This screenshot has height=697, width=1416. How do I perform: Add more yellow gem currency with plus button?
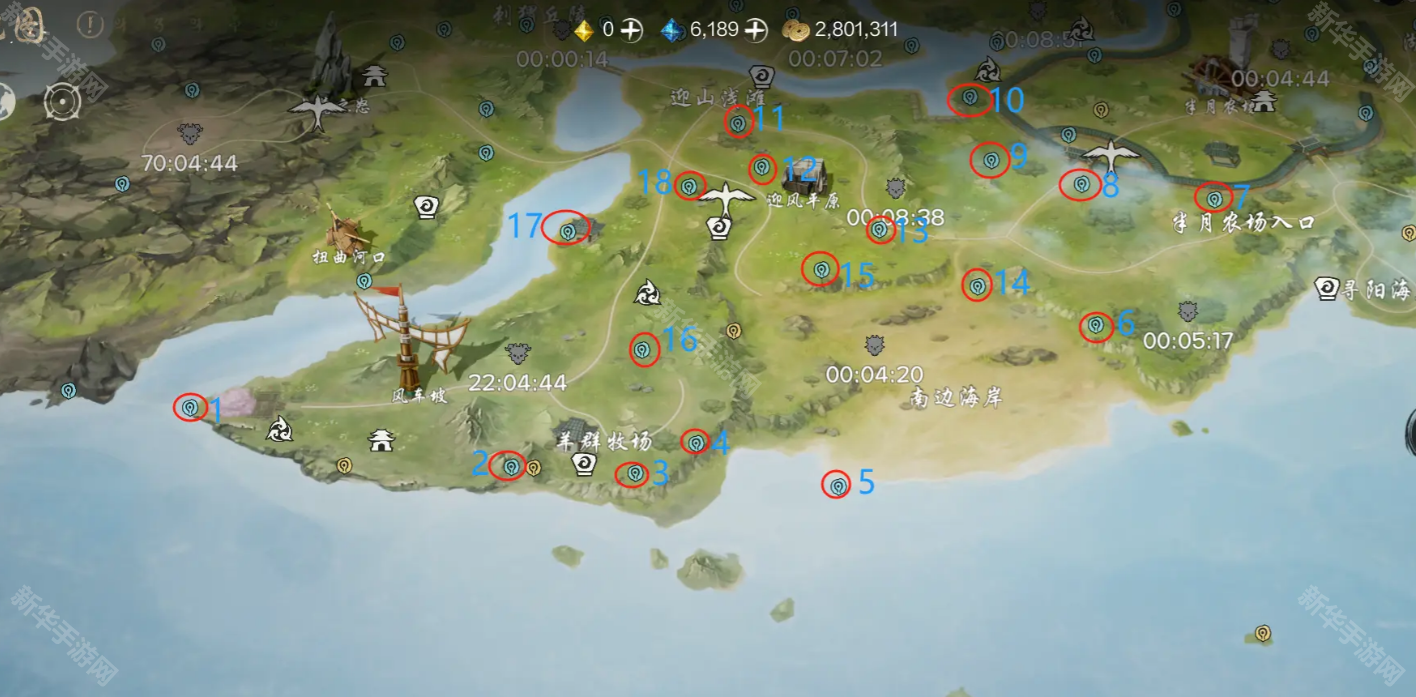click(x=630, y=30)
